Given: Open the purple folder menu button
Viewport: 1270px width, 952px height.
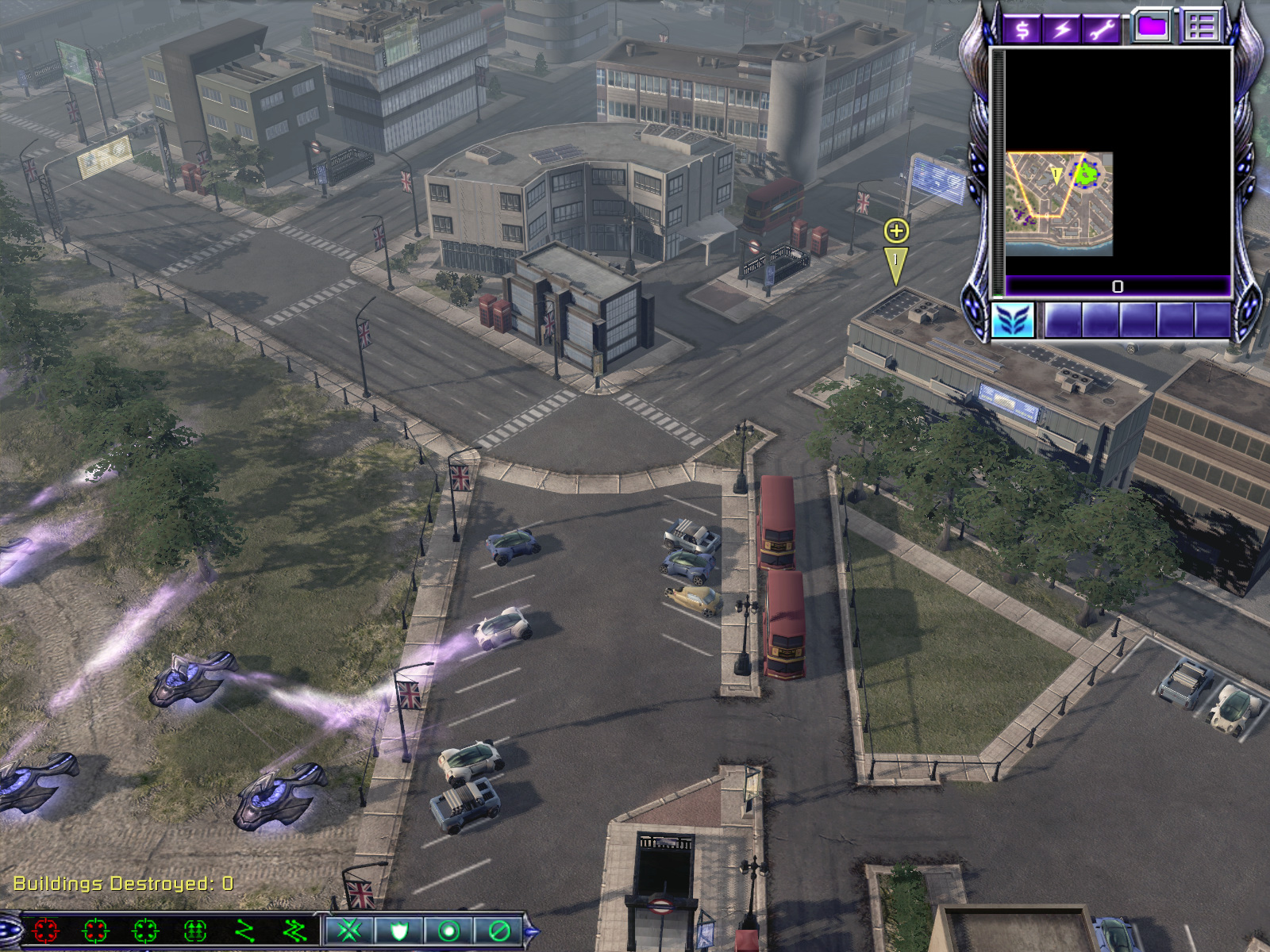Looking at the screenshot, I should [1152, 26].
